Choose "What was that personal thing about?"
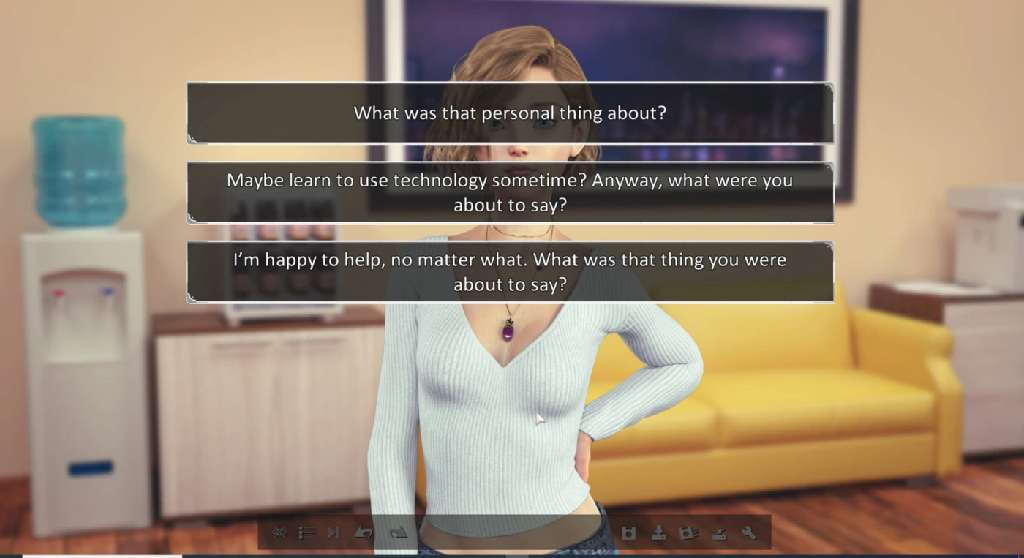This screenshot has width=1024, height=558. 510,113
